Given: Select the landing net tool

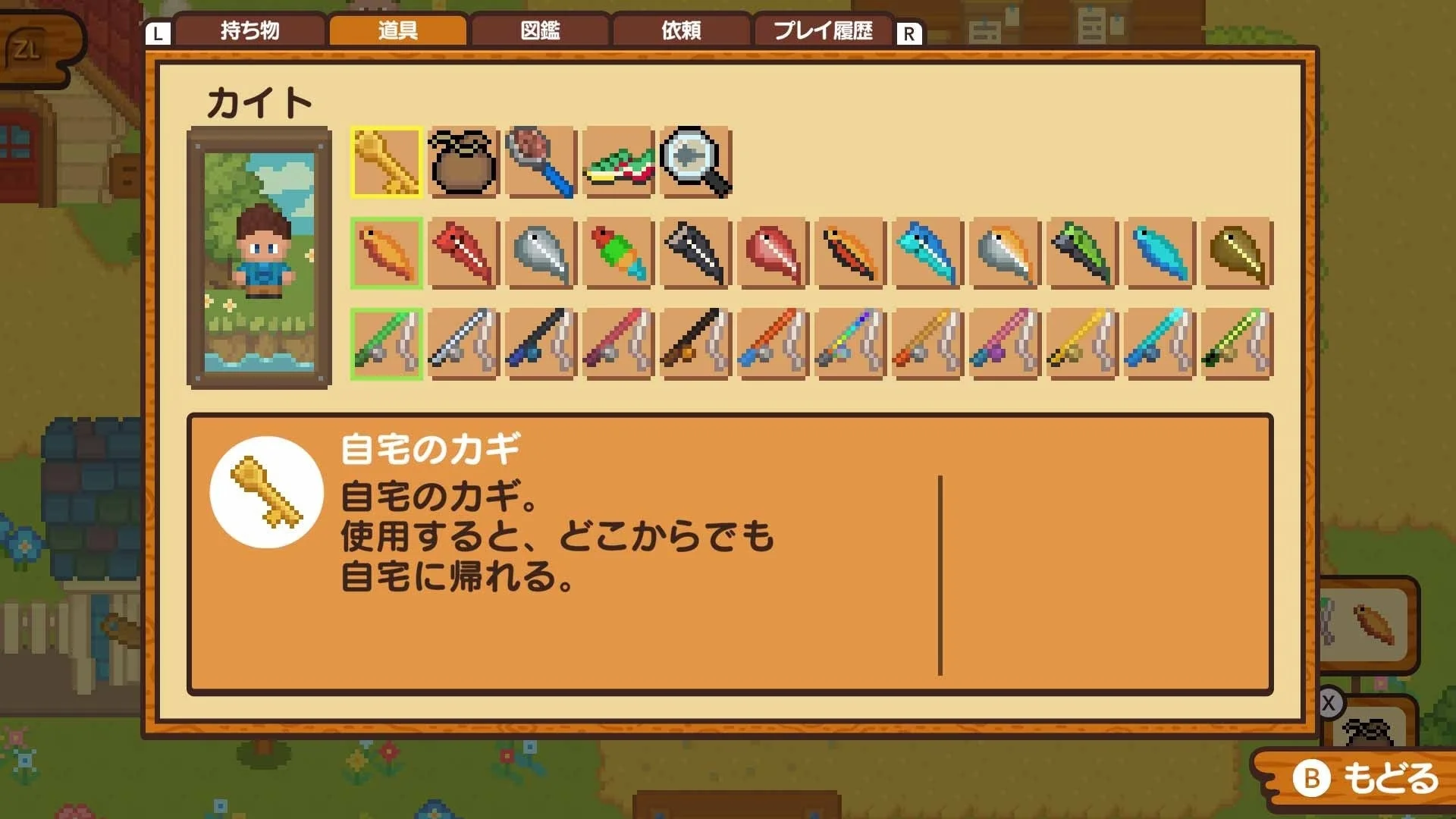Looking at the screenshot, I should pos(541,162).
